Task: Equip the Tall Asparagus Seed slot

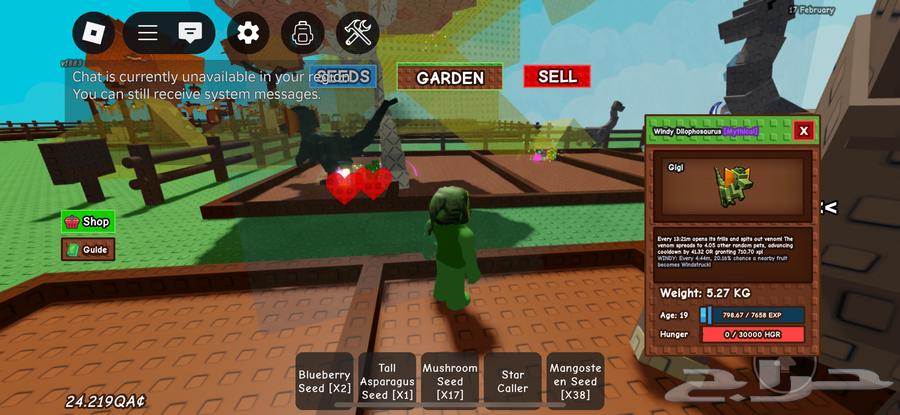Action: [x=387, y=382]
